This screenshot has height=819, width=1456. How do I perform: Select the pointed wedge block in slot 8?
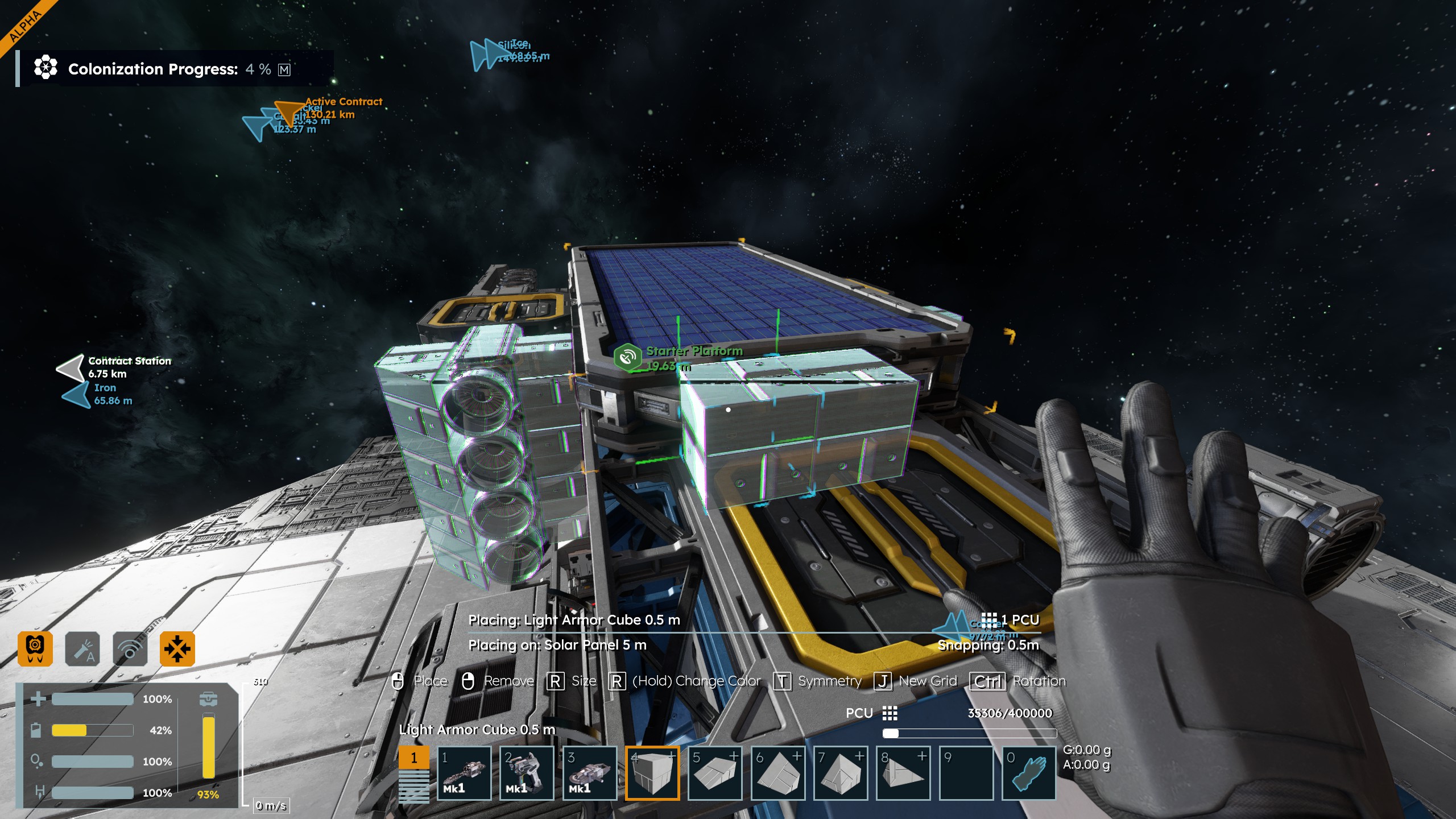pyautogui.click(x=903, y=773)
